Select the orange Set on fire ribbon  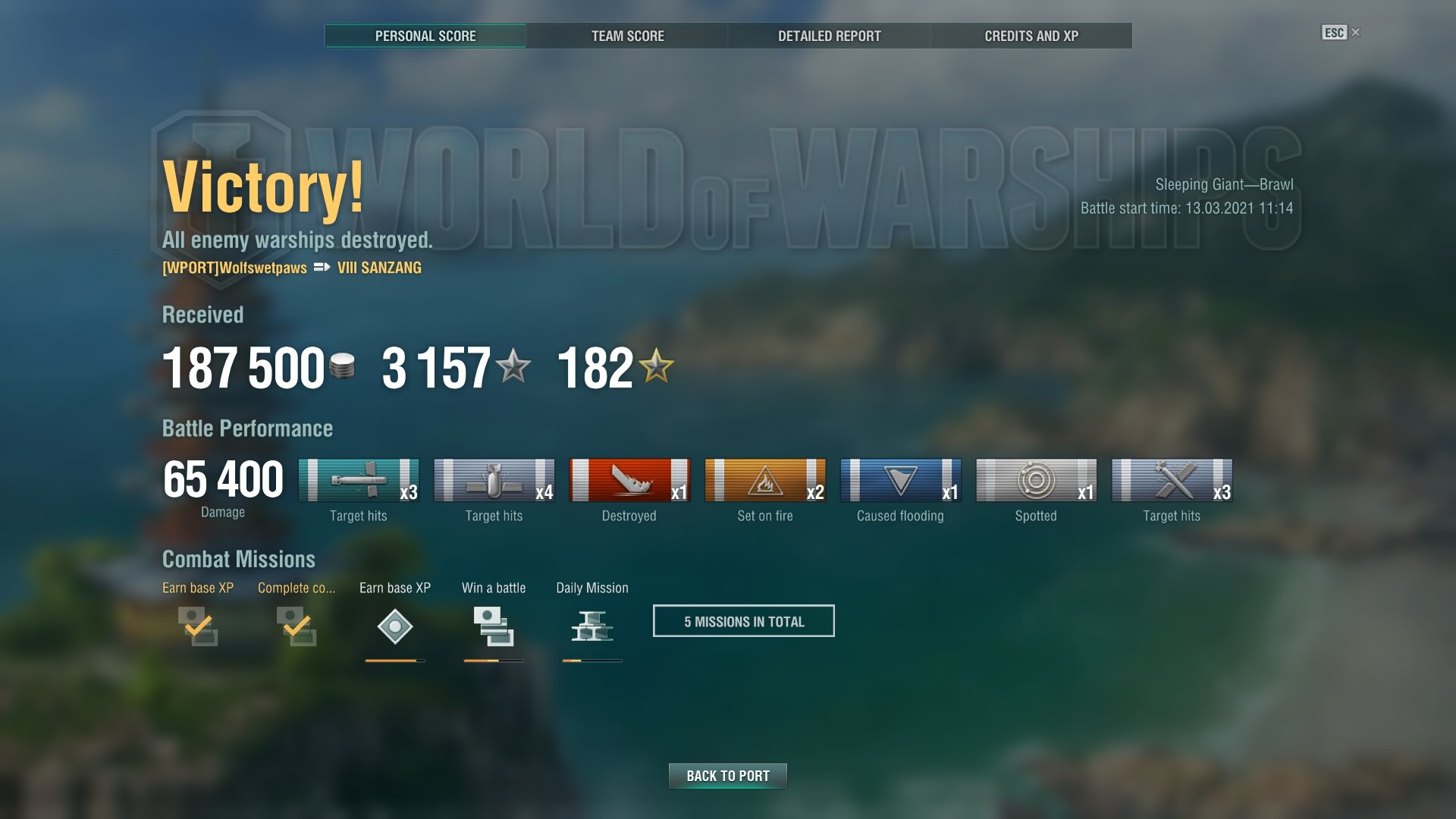tap(764, 480)
